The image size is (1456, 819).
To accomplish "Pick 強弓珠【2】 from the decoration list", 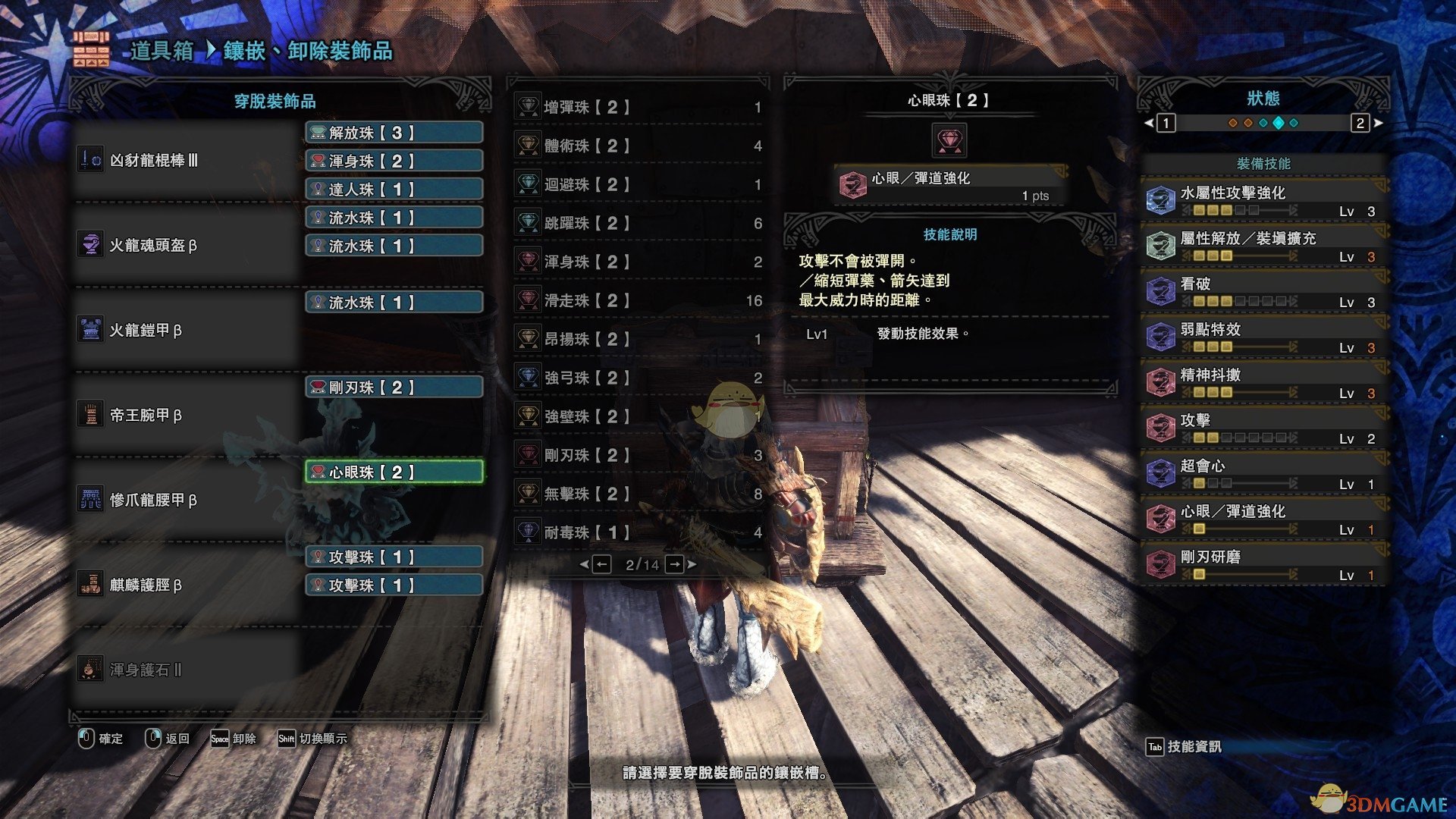I will (x=637, y=378).
